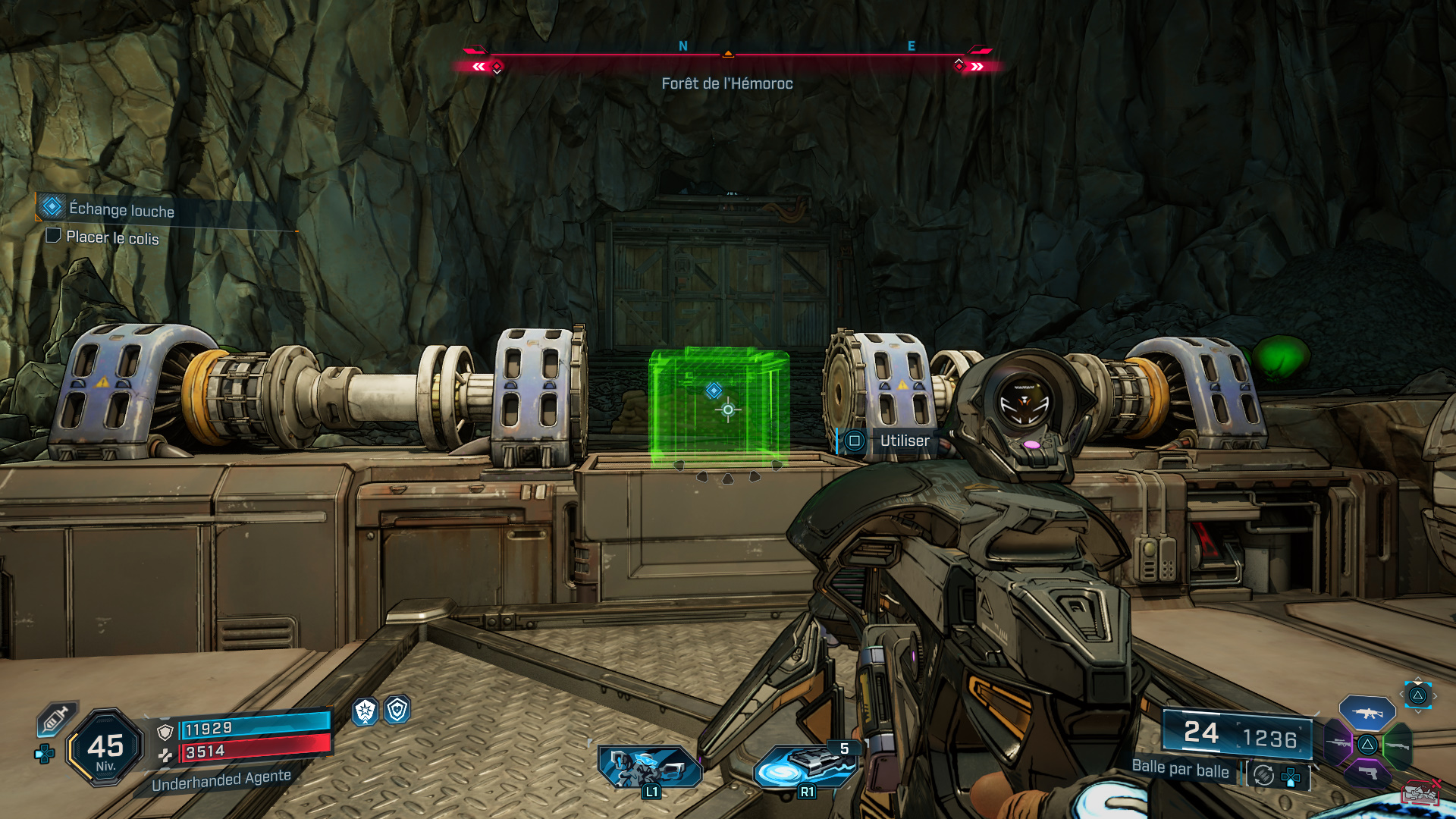Inspect the star badge buff icon

point(366,711)
